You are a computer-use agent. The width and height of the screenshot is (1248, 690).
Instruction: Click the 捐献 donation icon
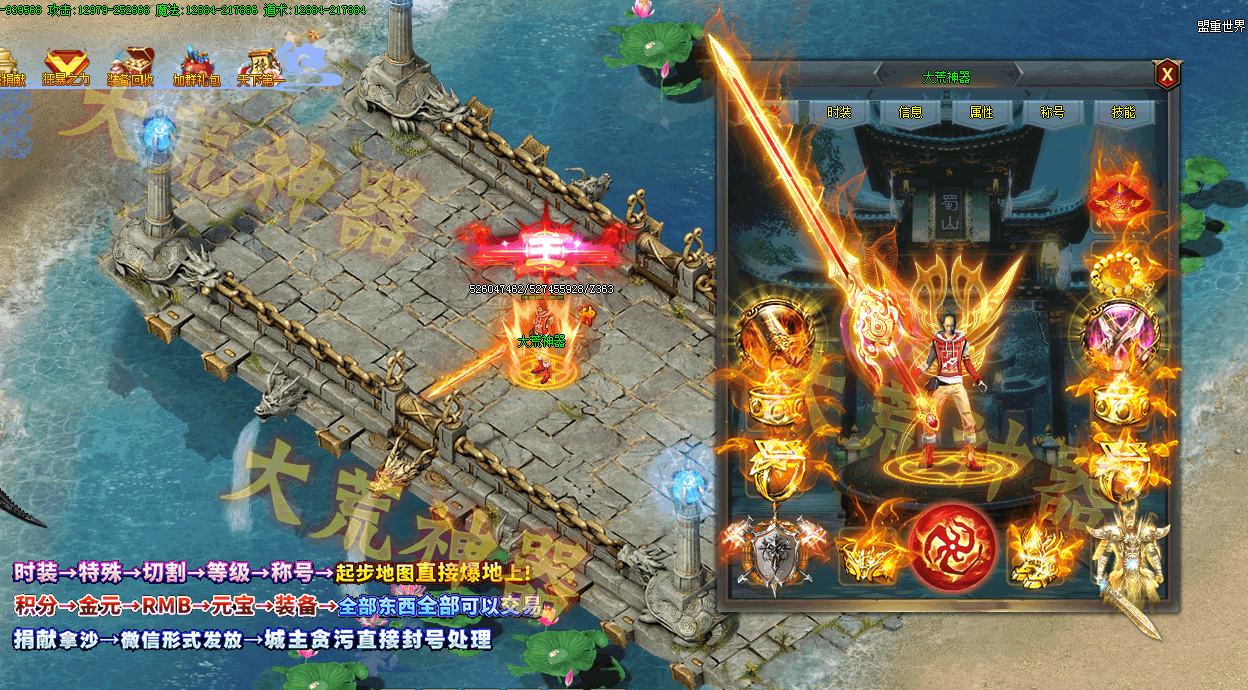(10, 66)
